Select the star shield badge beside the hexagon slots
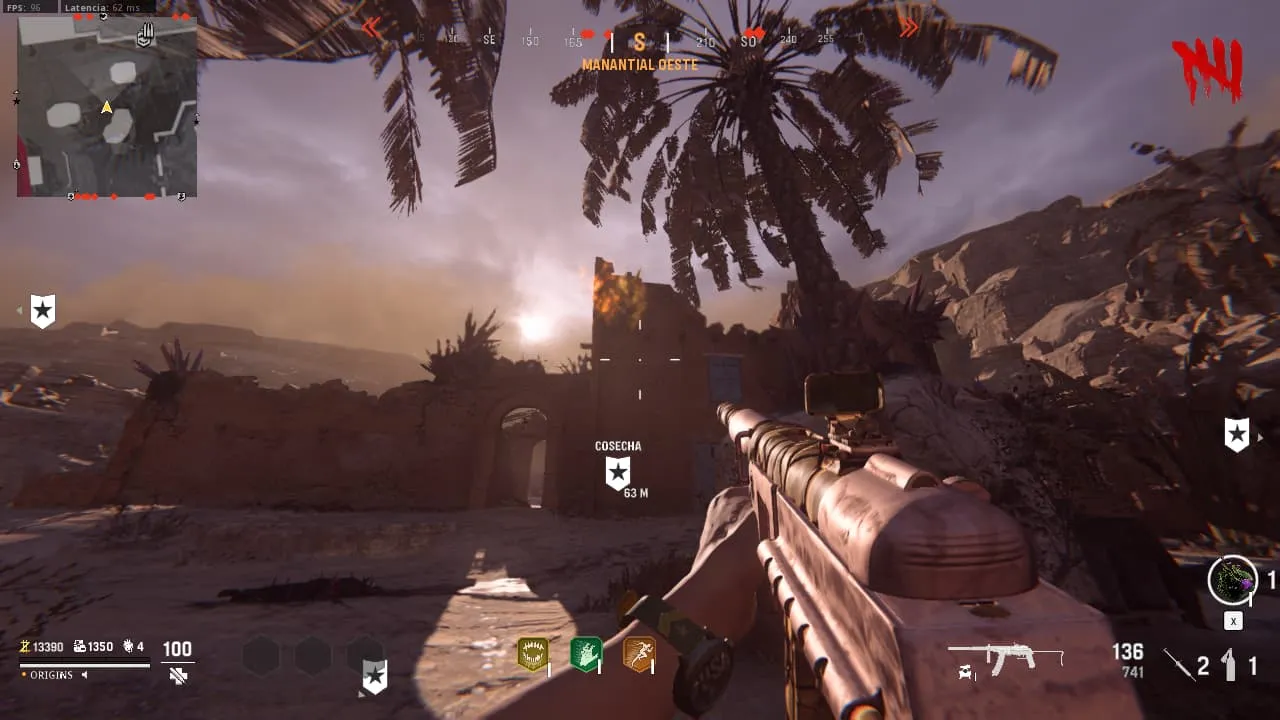The image size is (1280, 720). [x=374, y=676]
